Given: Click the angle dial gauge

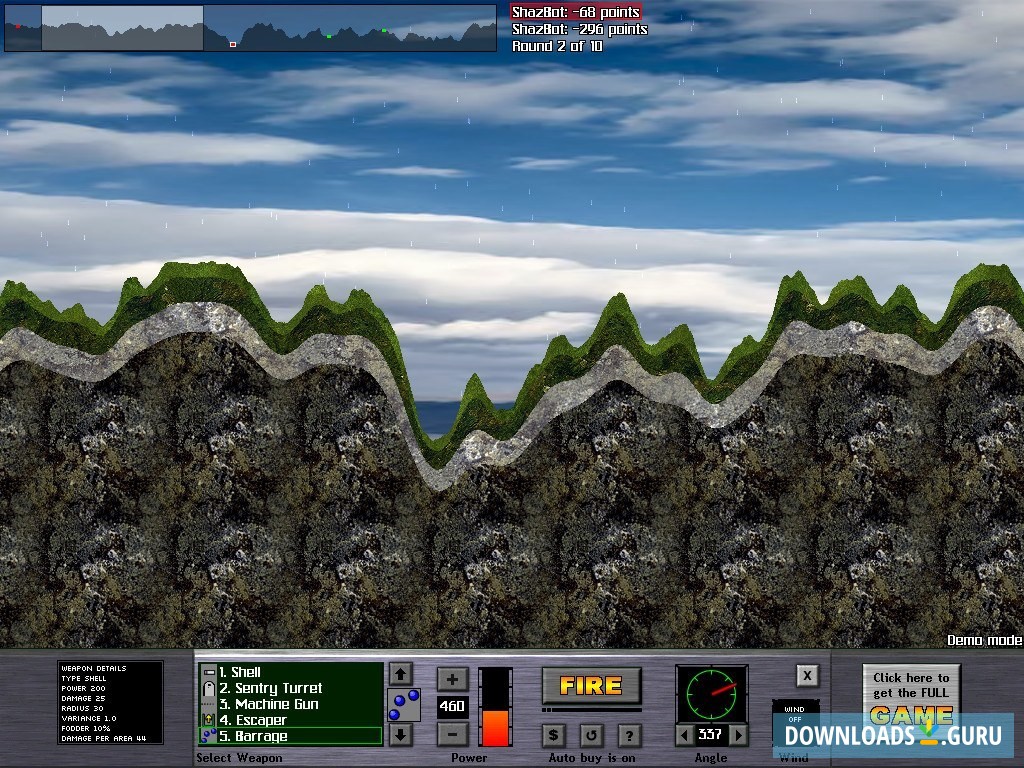Looking at the screenshot, I should coord(711,693).
